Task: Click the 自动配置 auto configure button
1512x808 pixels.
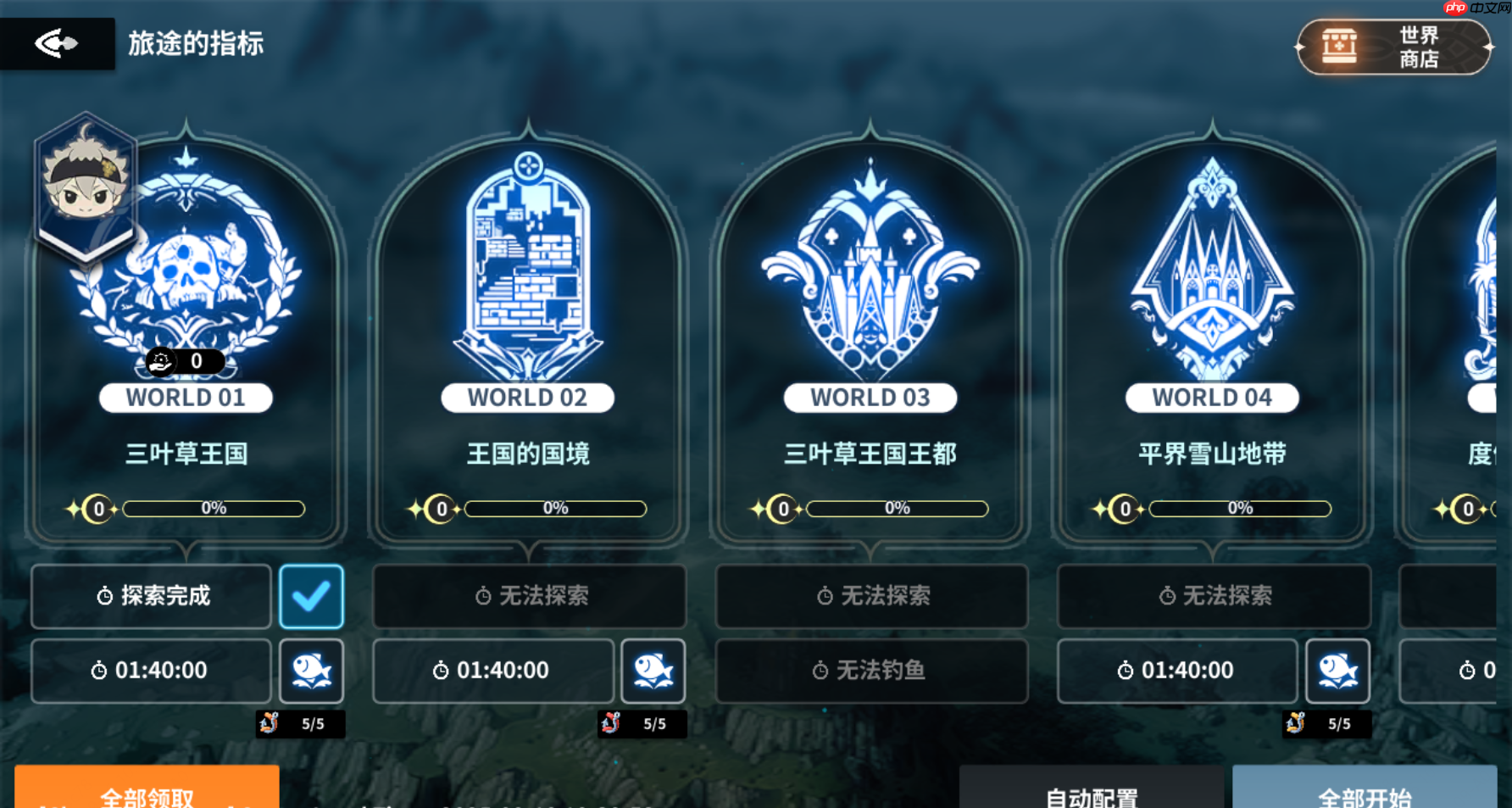Action: click(x=1093, y=795)
